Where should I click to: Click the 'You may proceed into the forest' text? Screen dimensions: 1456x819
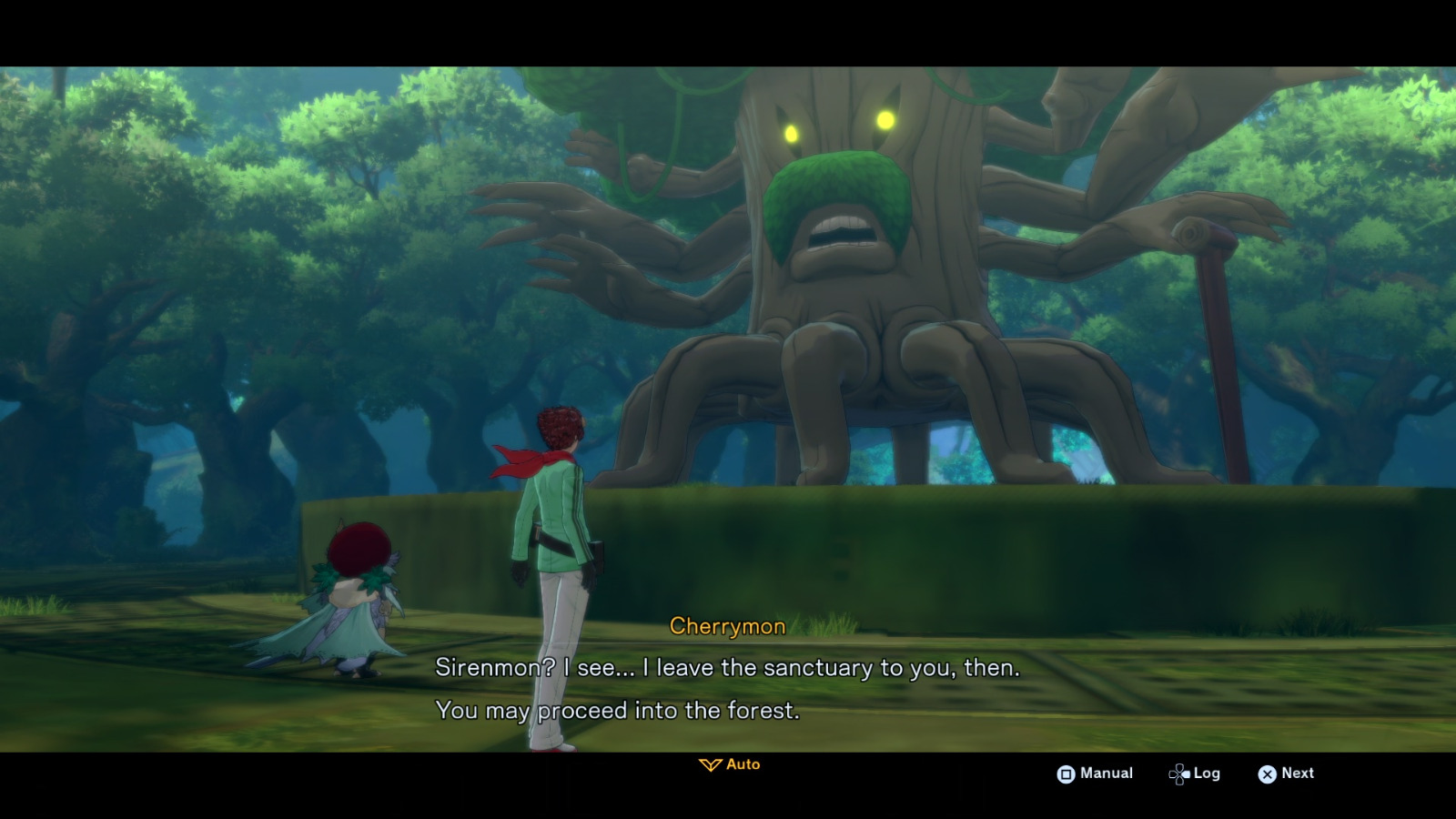(x=618, y=711)
